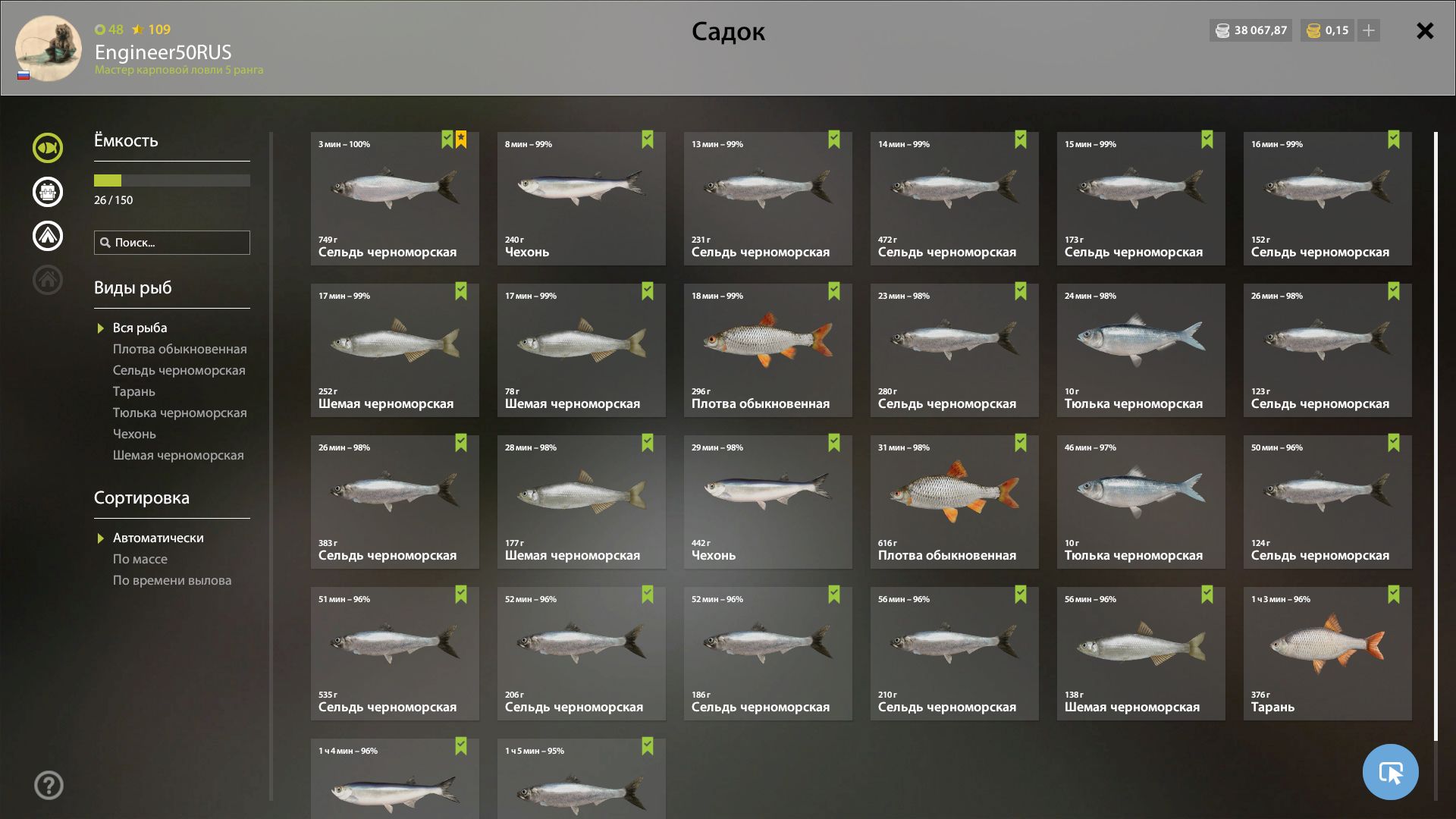Viewport: 1456px width, 819px height.
Task: Sort by По времени вылова
Action: pos(172,581)
